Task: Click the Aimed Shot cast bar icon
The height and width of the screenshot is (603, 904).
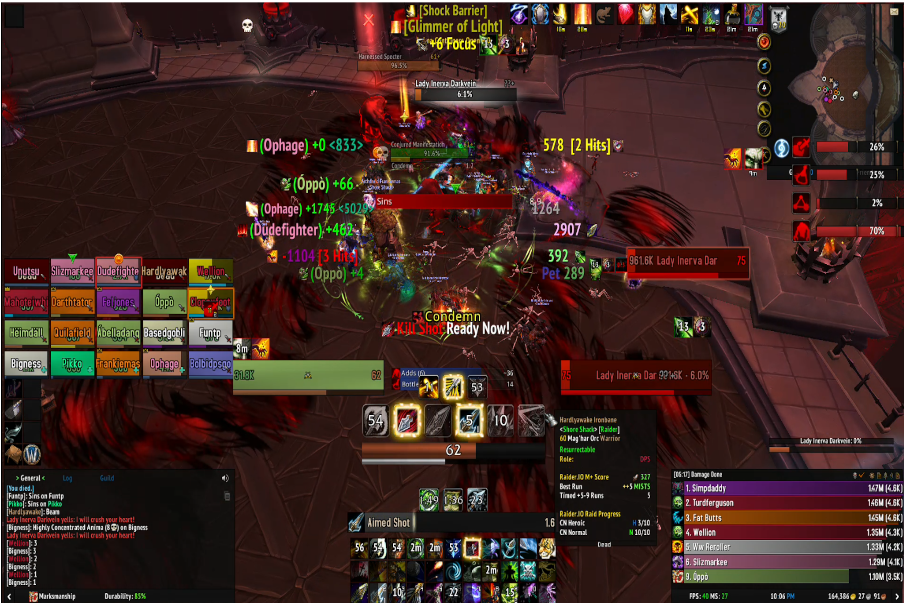Action: (x=356, y=523)
